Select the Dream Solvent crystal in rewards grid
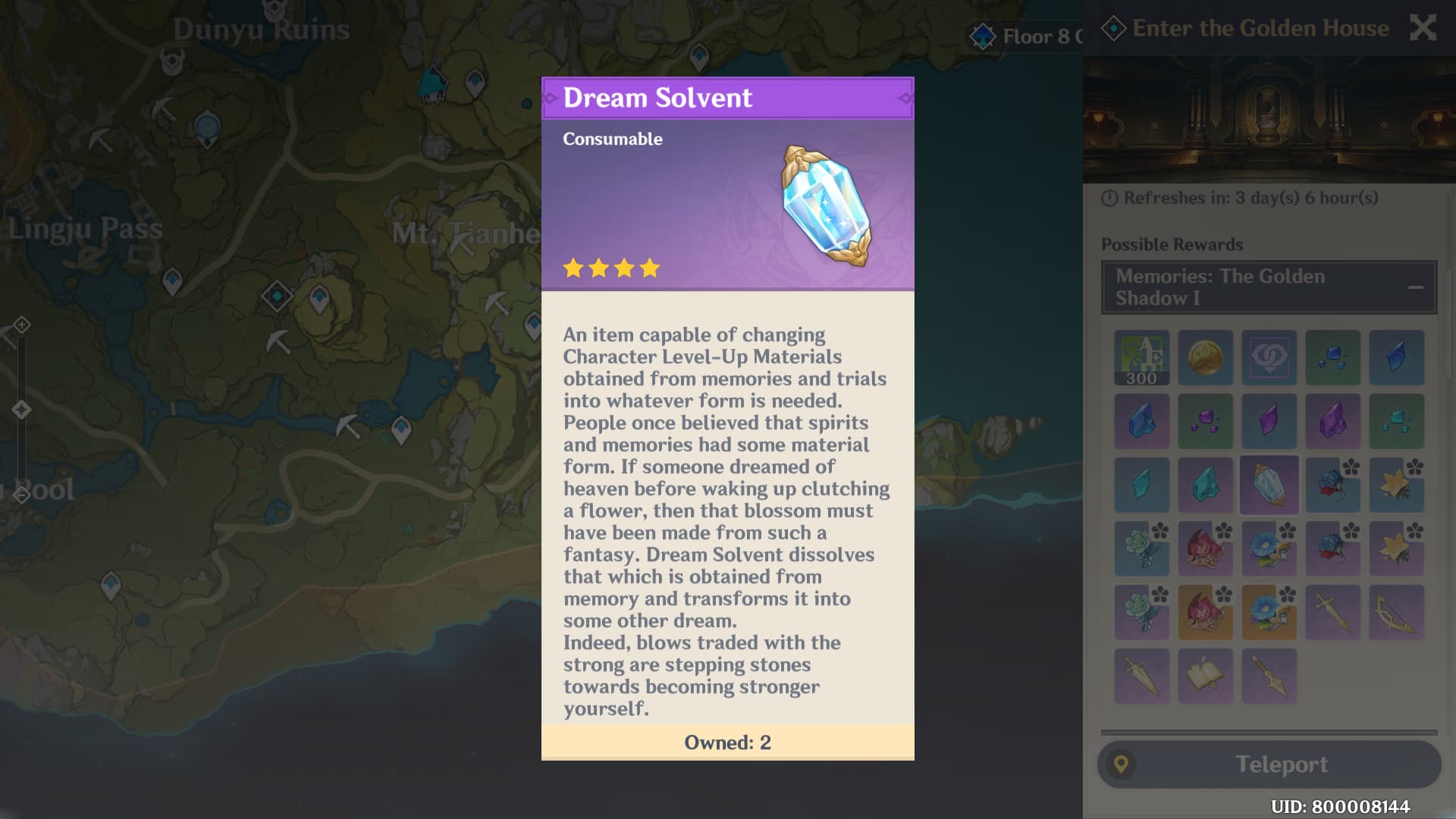The height and width of the screenshot is (819, 1456). 1269,485
